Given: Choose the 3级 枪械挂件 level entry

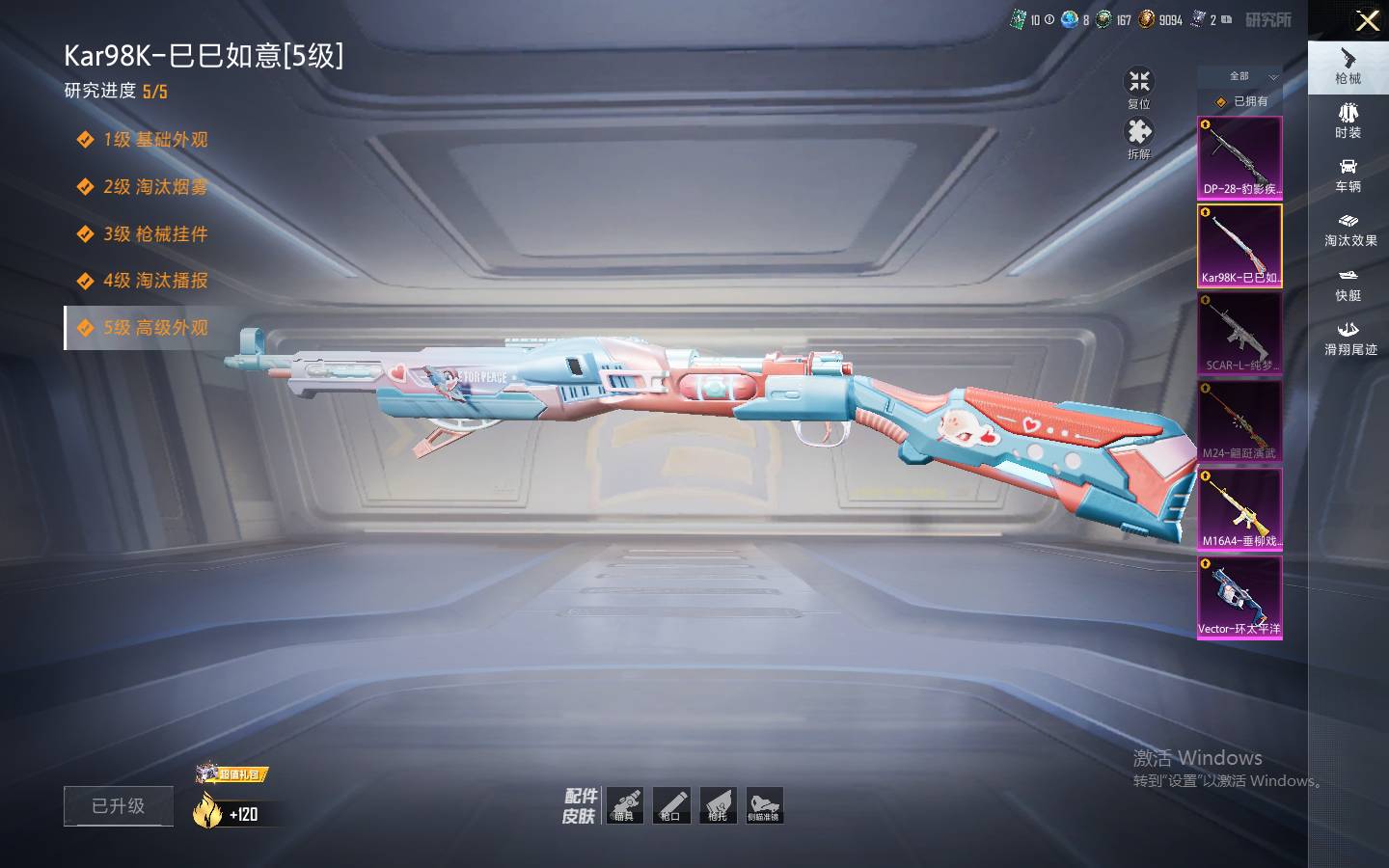Looking at the screenshot, I should click(154, 234).
